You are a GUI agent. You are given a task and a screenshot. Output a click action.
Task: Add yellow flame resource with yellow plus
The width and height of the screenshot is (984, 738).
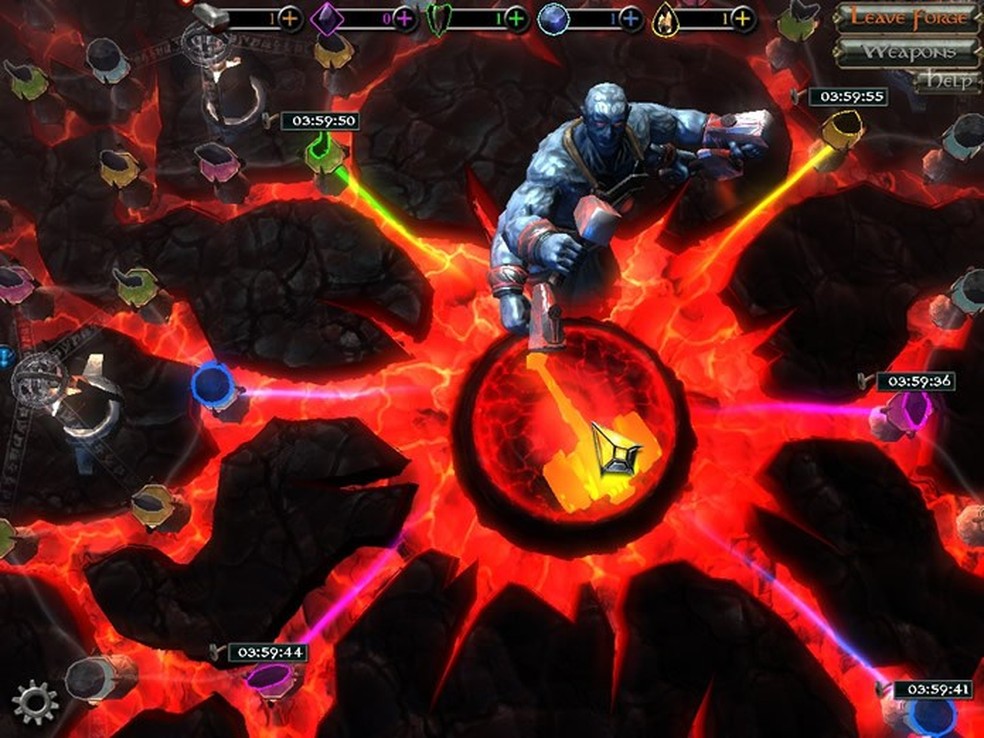pyautogui.click(x=742, y=18)
